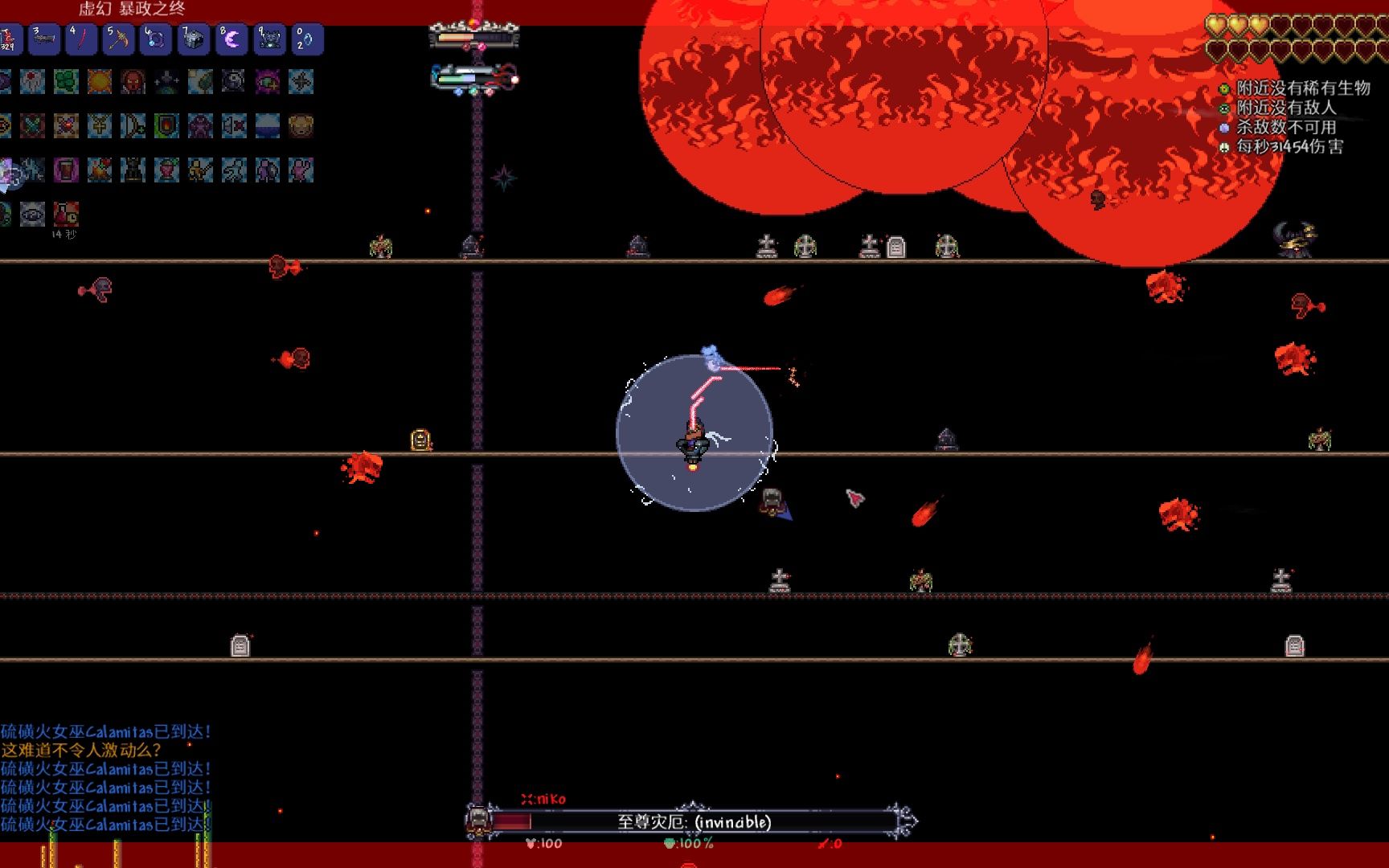
Task: Click the green clover buff icon
Action: point(66,81)
